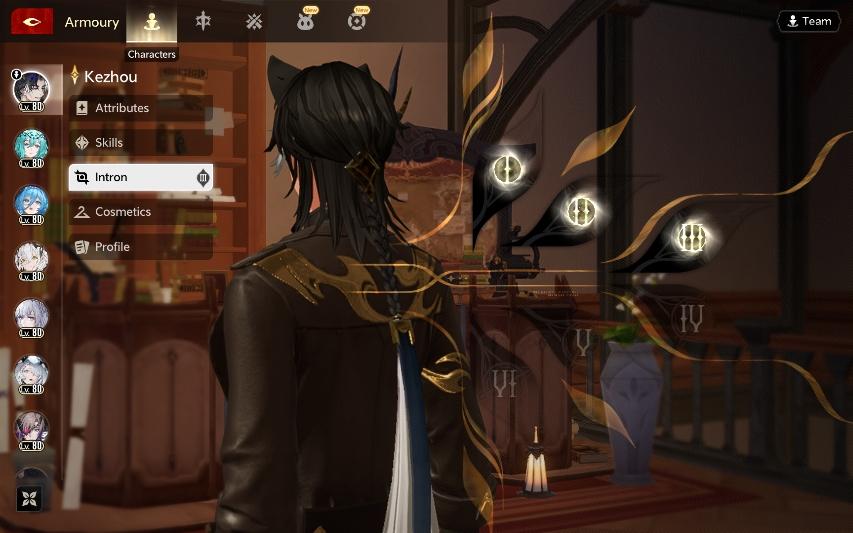The image size is (853, 533).
Task: Switch to the second Armoury tab icon
Action: (204, 21)
